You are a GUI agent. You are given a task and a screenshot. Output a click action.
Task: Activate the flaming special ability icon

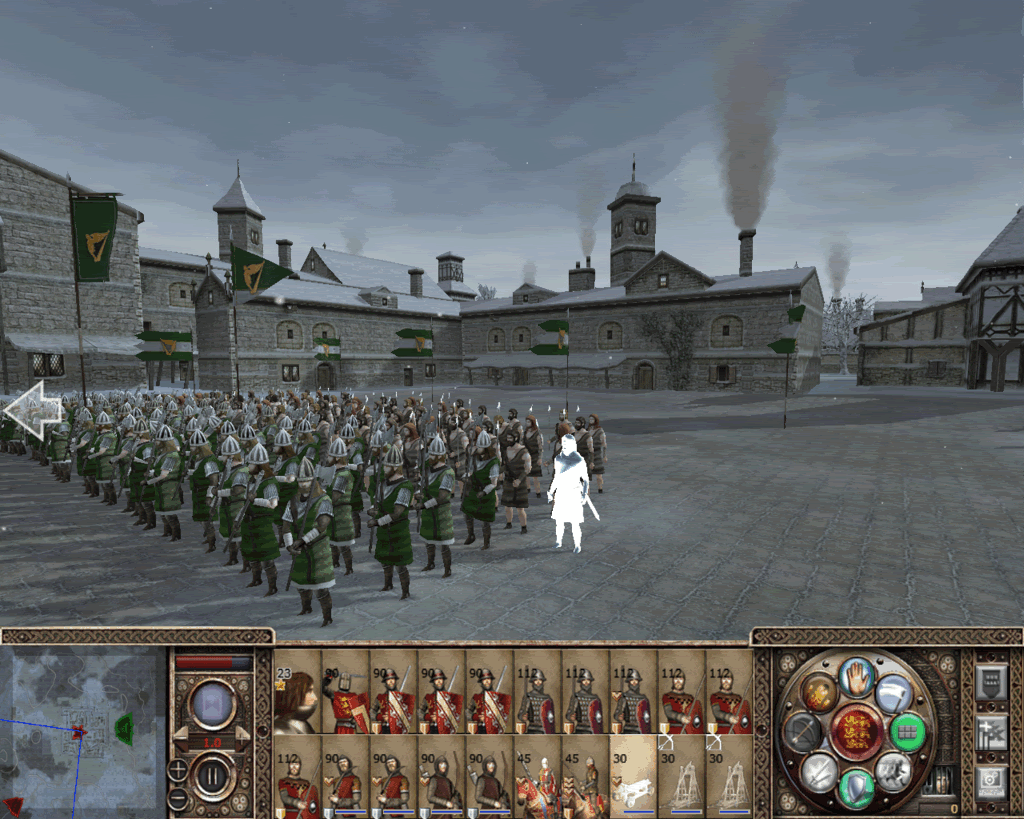coord(819,694)
